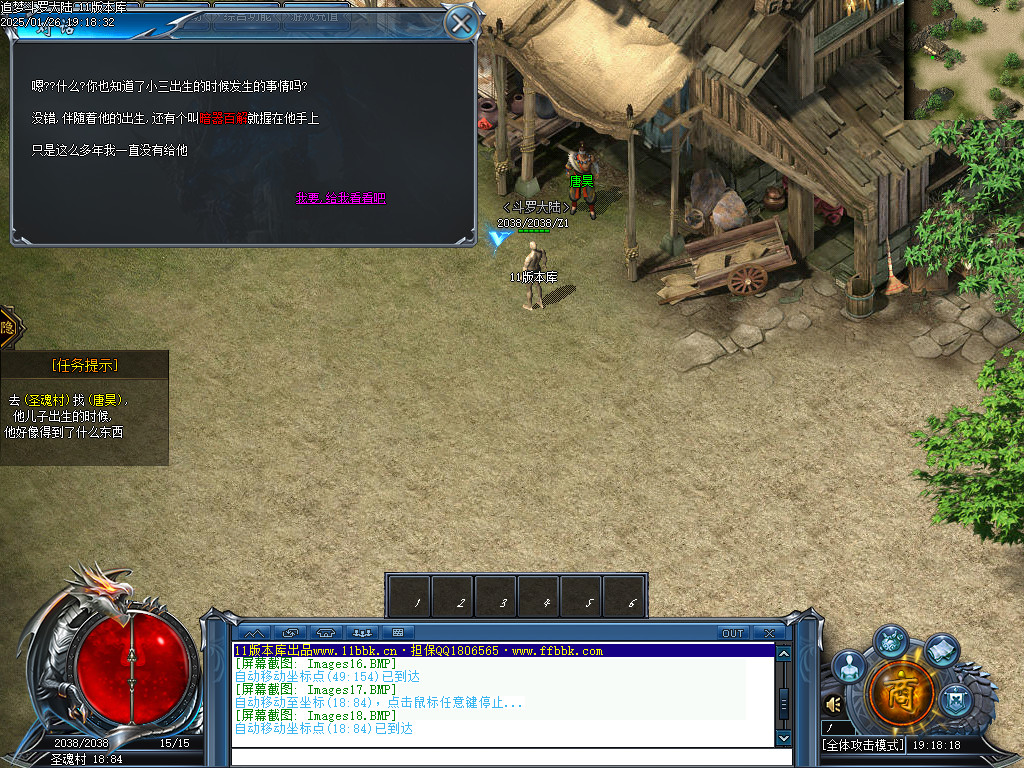Screen dimensions: 1024x768
Task: Click the X button next to OUT
Action: pyautogui.click(x=768, y=633)
